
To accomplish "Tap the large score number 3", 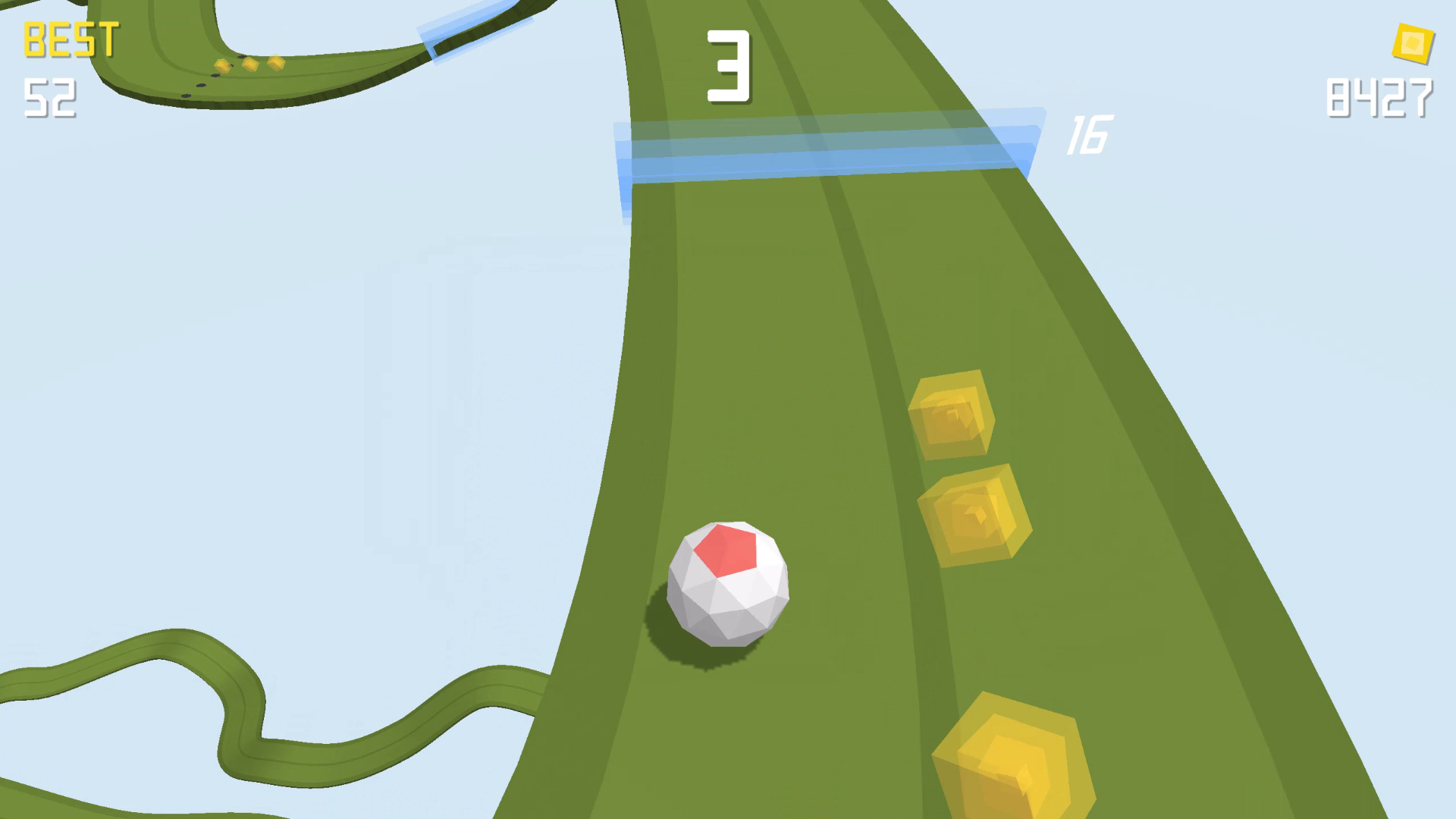I will (x=730, y=67).
